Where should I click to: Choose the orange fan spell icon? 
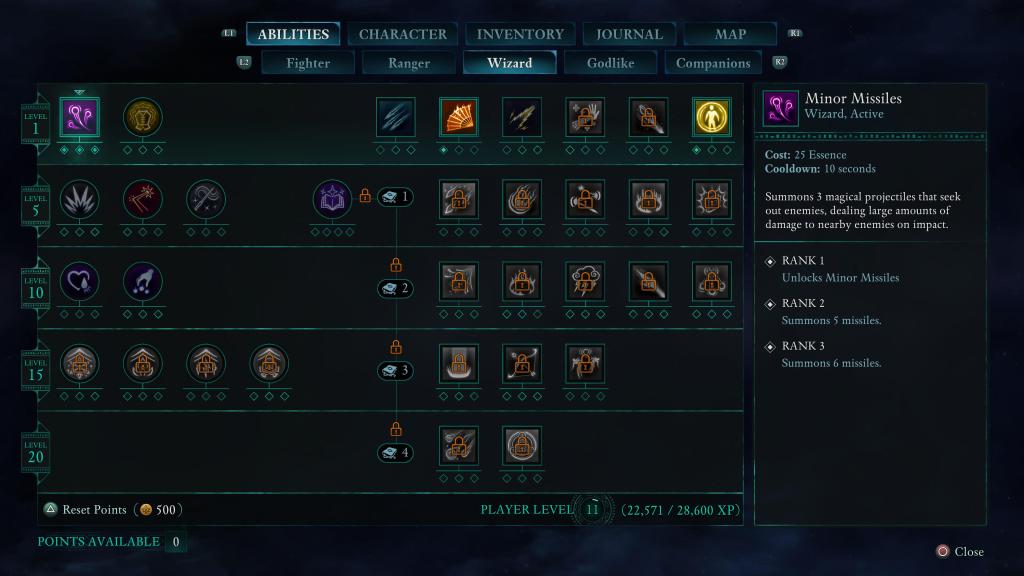458,117
